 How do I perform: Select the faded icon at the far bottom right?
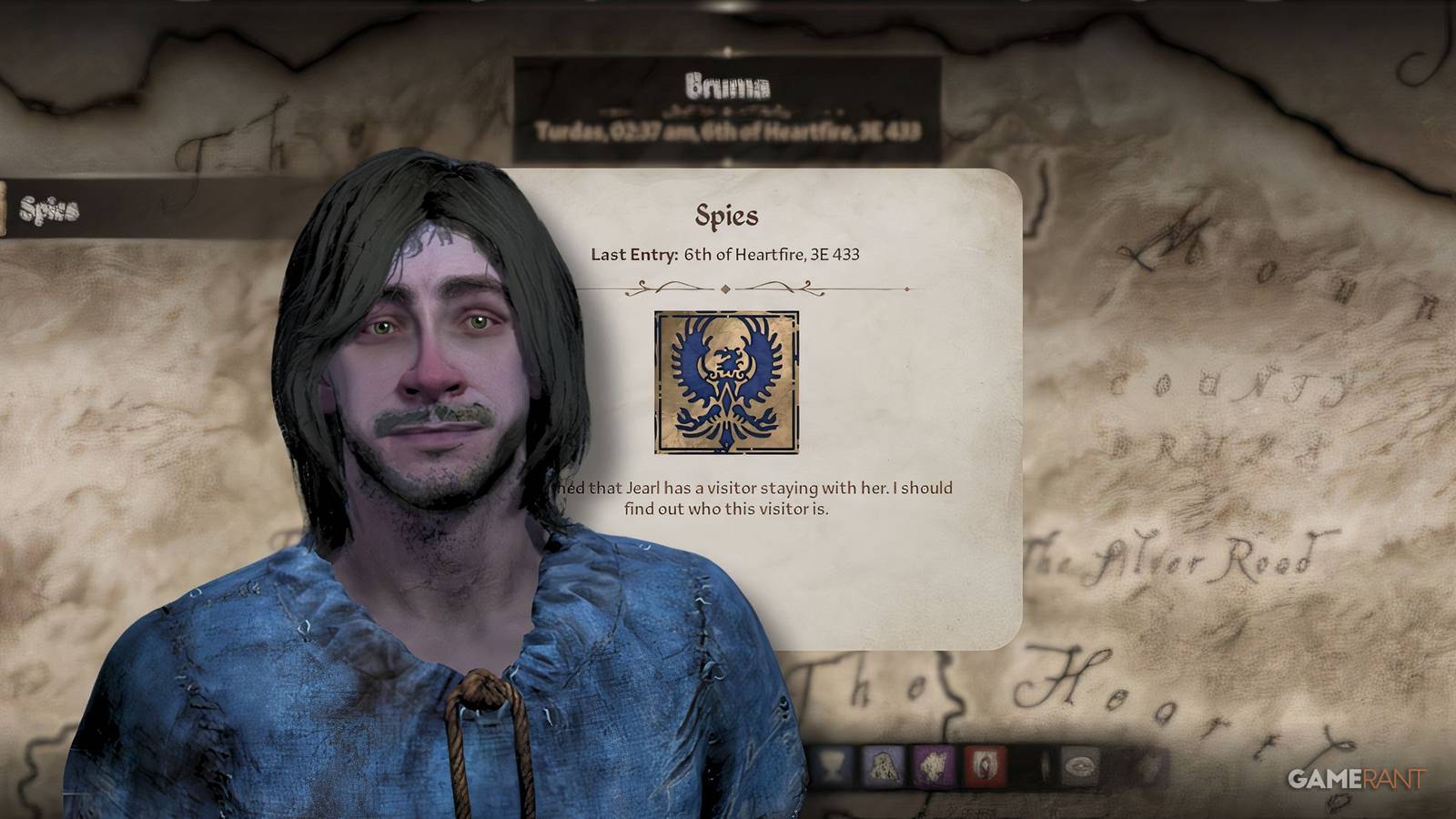coord(1081,767)
